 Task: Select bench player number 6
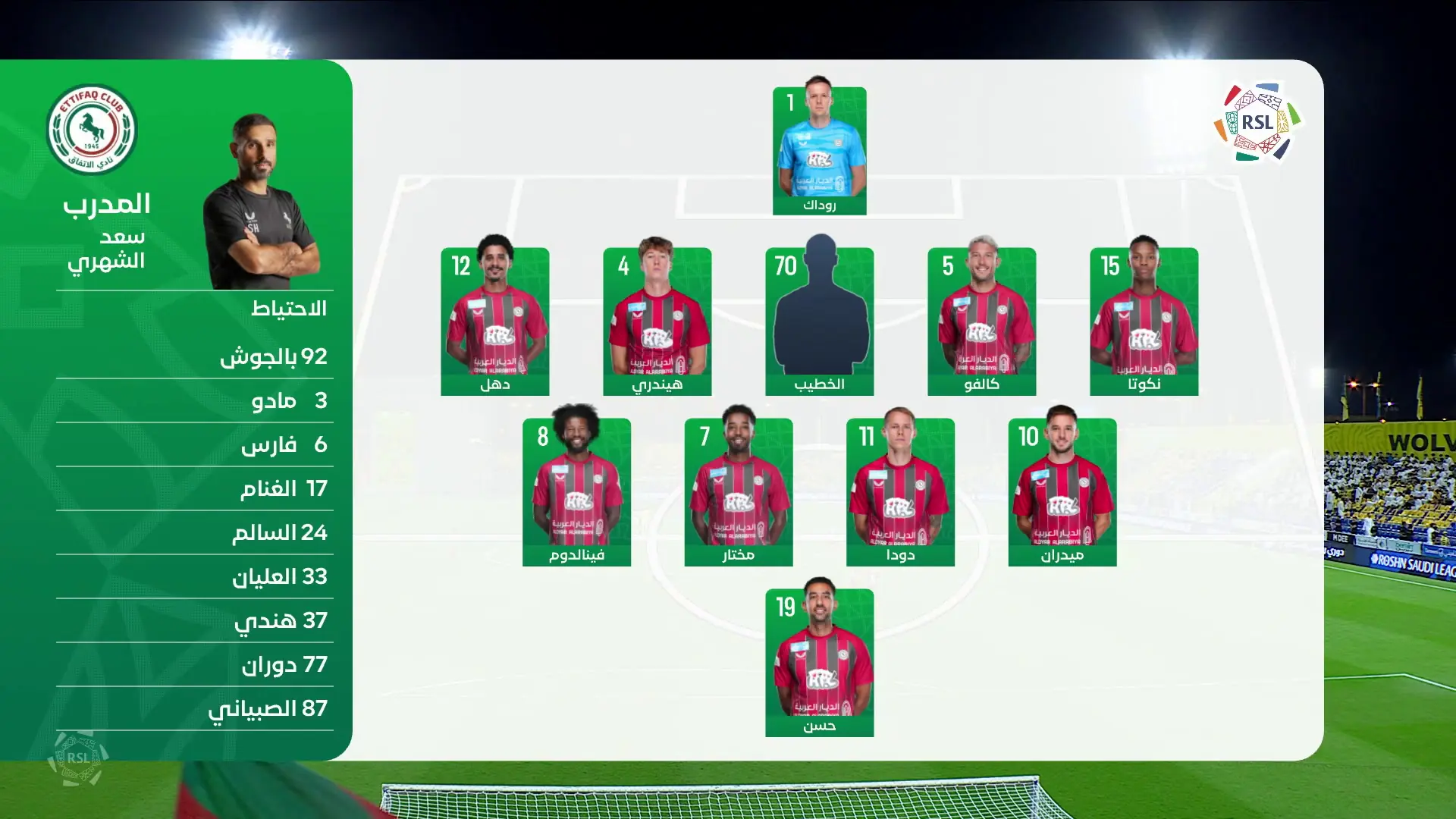tap(284, 444)
